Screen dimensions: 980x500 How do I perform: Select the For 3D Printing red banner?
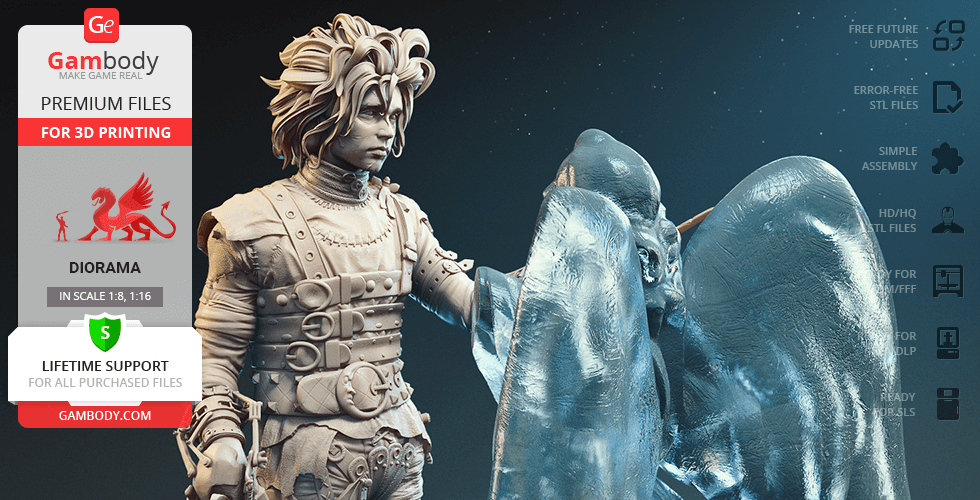(x=105, y=132)
